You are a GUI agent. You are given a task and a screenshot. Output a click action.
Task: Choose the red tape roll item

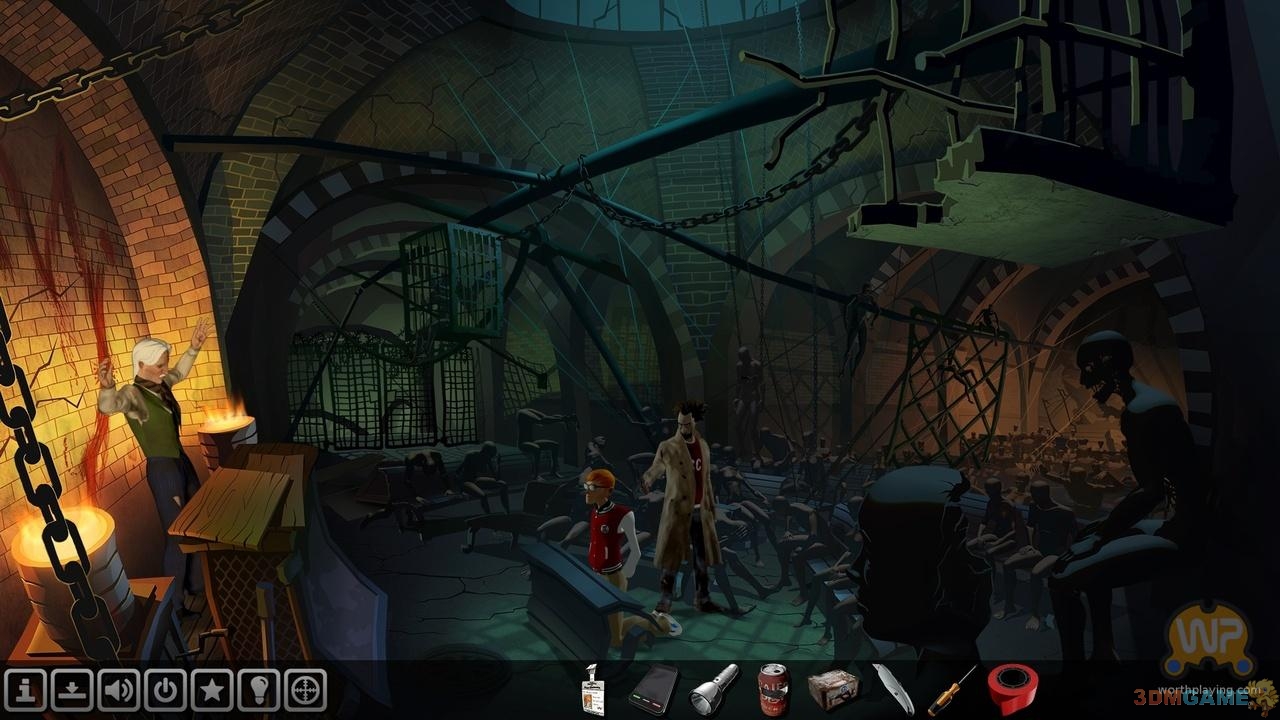coord(1012,689)
